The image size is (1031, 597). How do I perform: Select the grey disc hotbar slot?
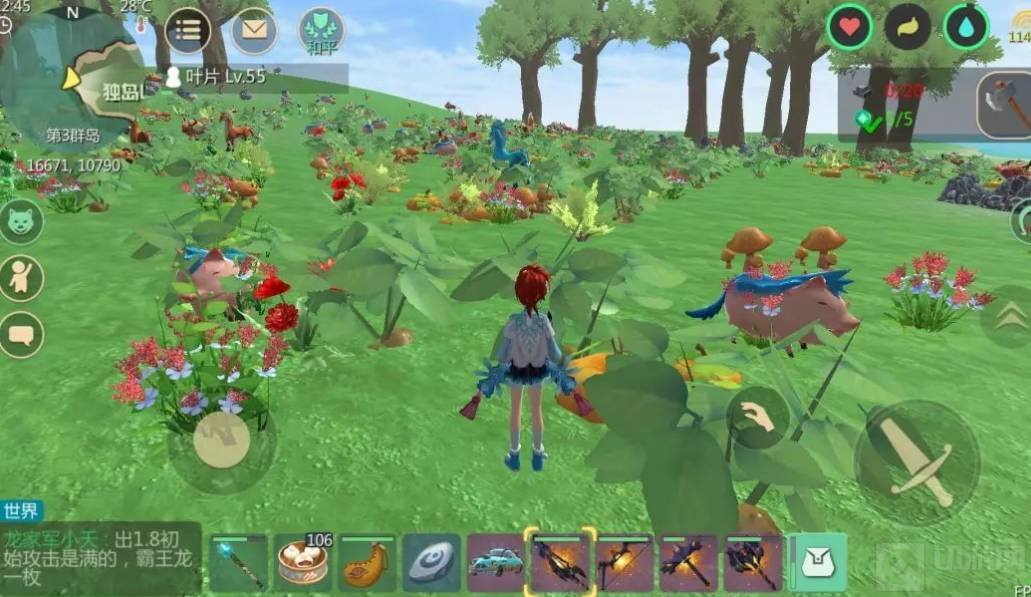[432, 563]
